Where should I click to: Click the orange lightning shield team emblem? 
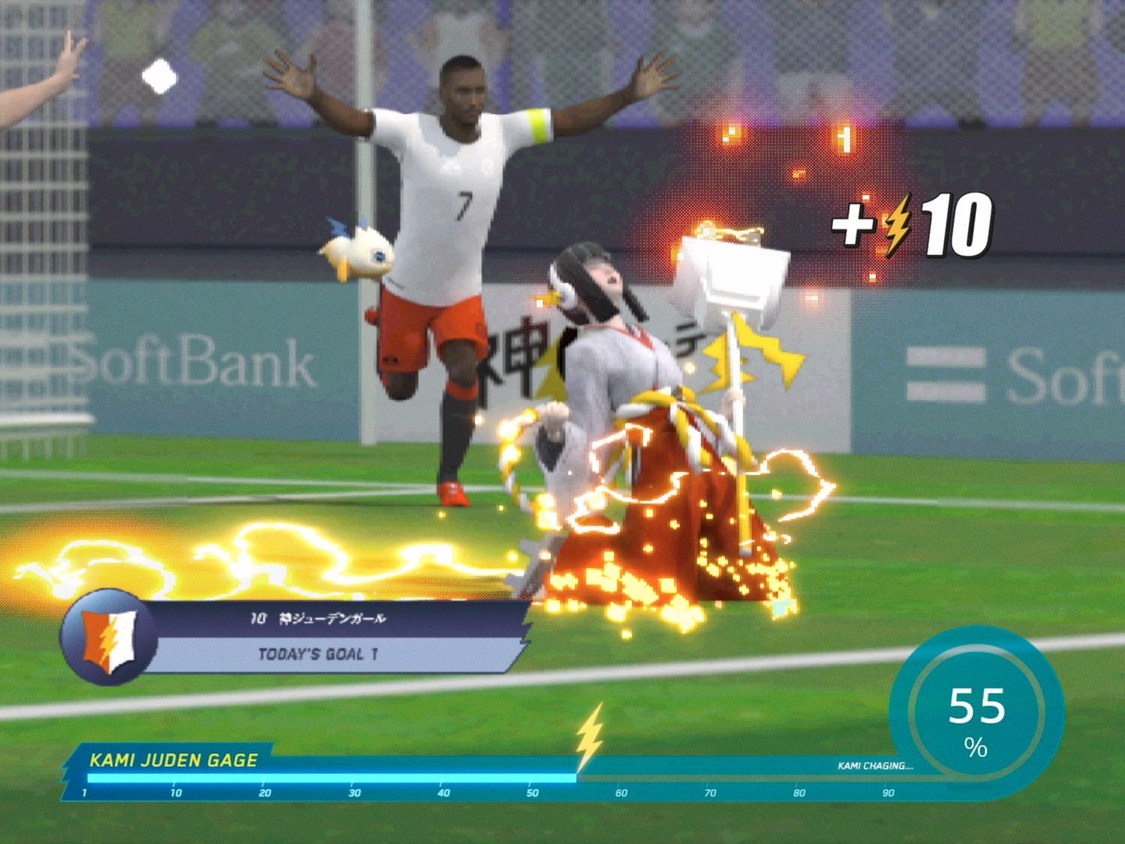[108, 636]
